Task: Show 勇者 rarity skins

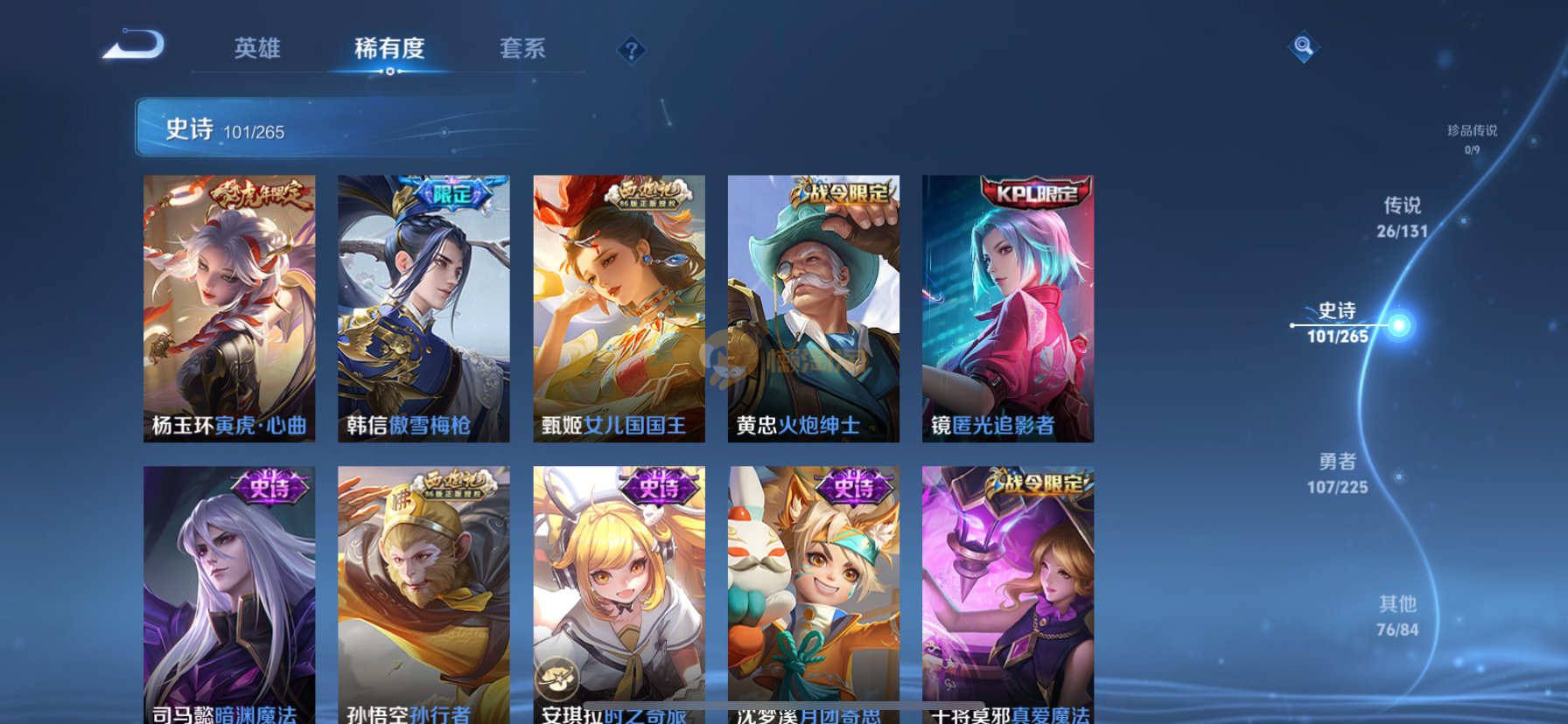Action: tap(1337, 473)
